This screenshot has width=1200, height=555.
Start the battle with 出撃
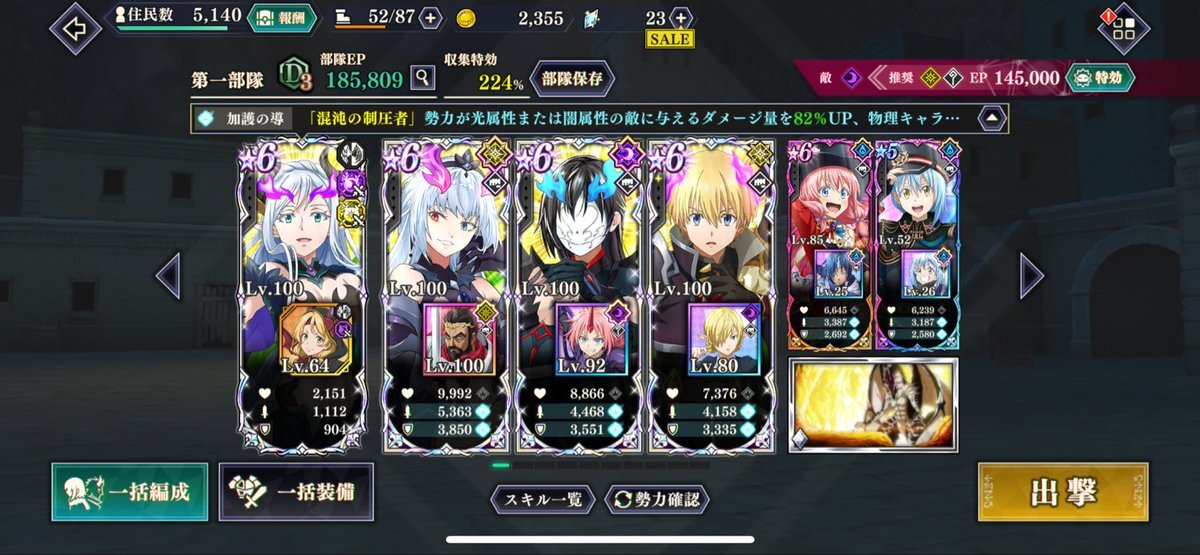click(1062, 492)
